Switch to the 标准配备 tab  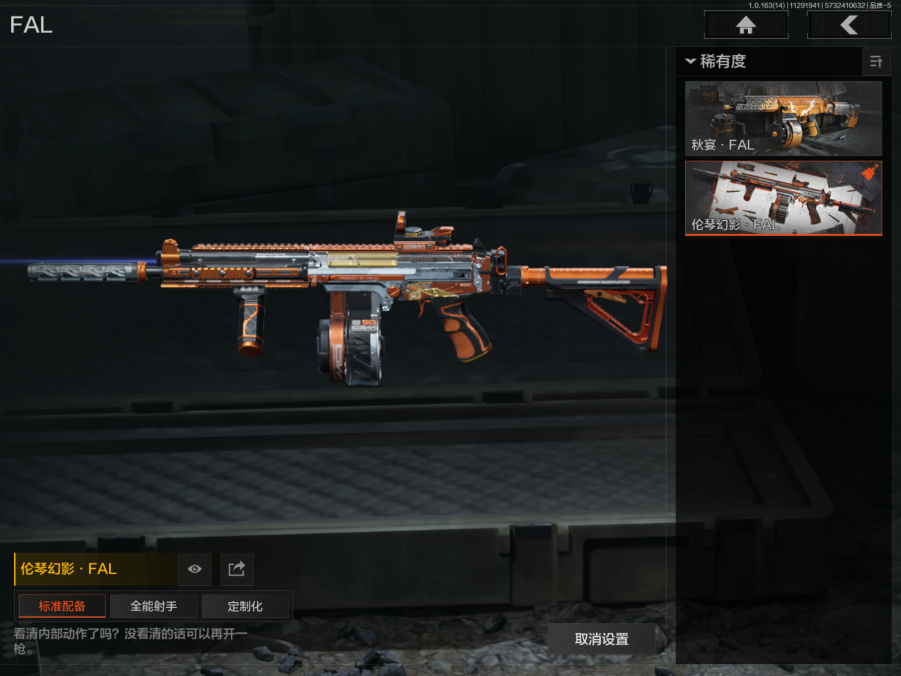[62, 606]
